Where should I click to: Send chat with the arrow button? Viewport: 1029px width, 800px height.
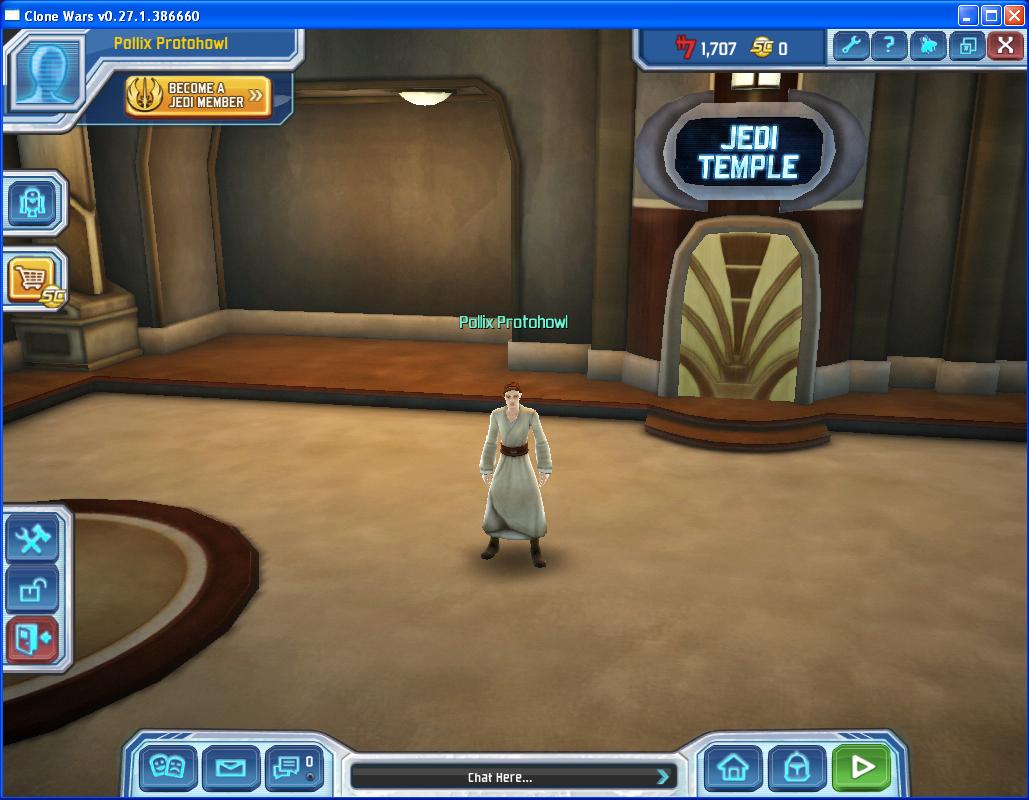tap(662, 777)
